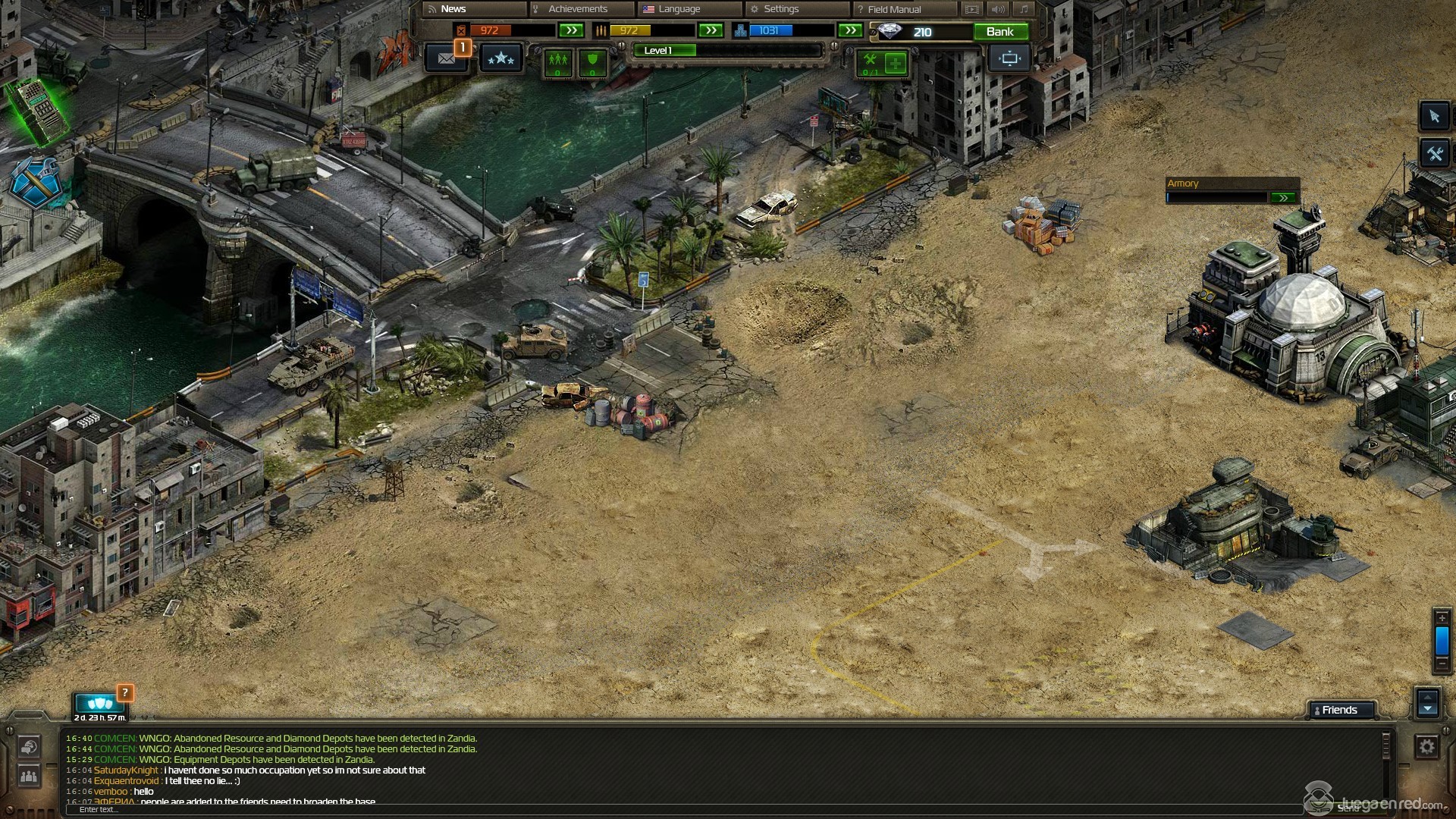Screen dimensions: 1456x819
Task: Open the Bank to buy diamonds
Action: pos(999,32)
